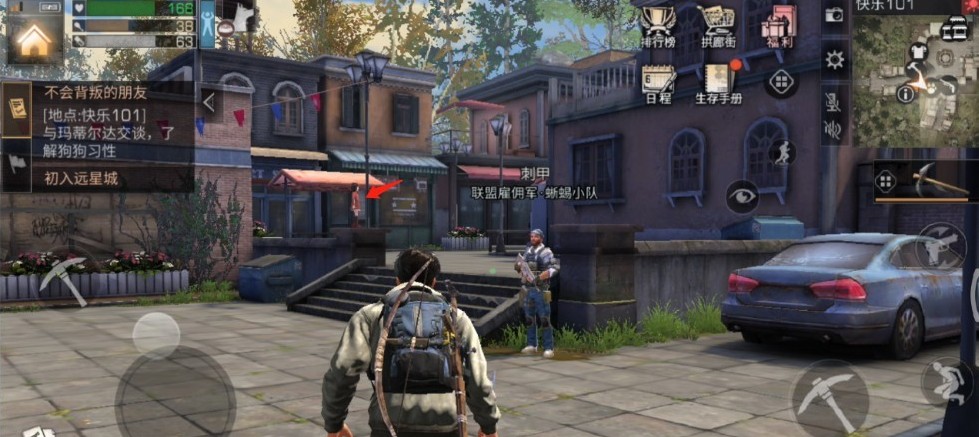Toggle the sprint running-man button
The width and height of the screenshot is (979, 437).
coord(781,151)
